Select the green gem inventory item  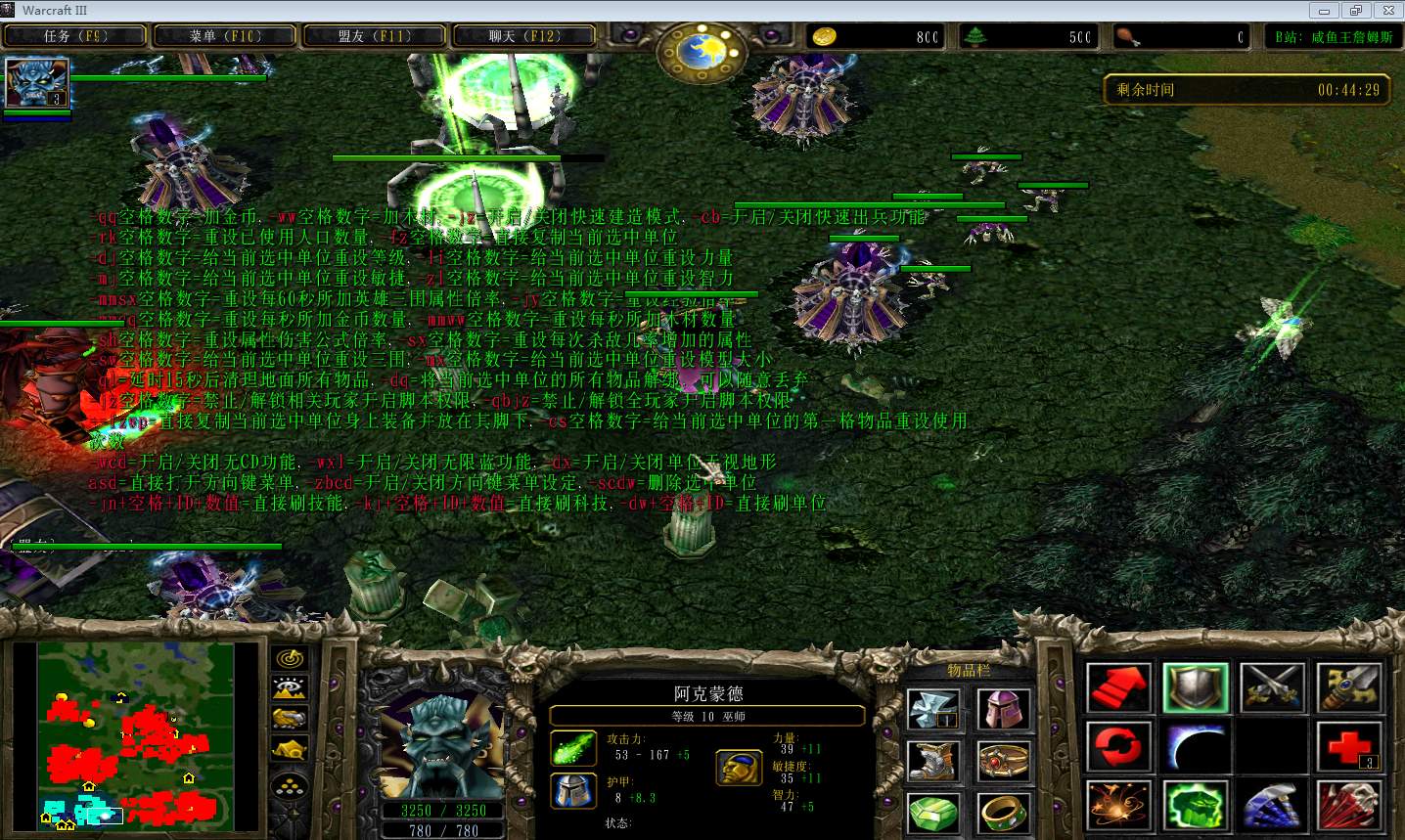click(931, 812)
